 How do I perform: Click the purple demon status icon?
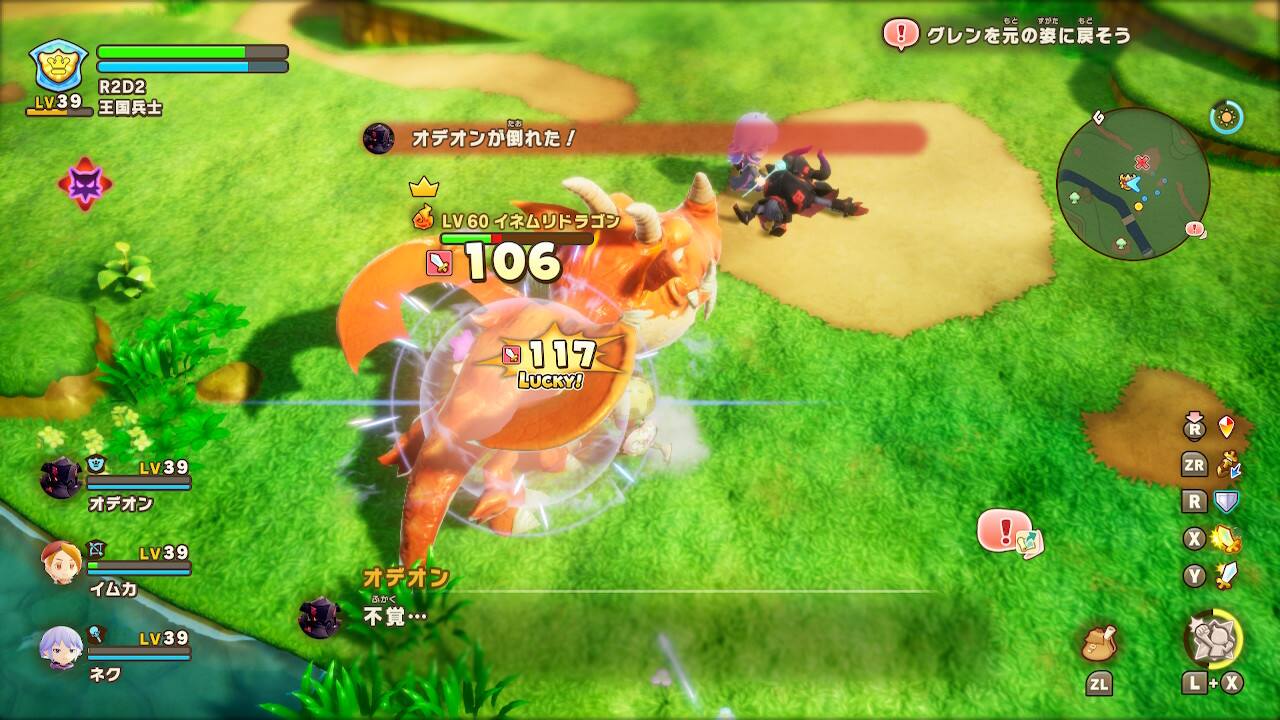click(x=84, y=184)
